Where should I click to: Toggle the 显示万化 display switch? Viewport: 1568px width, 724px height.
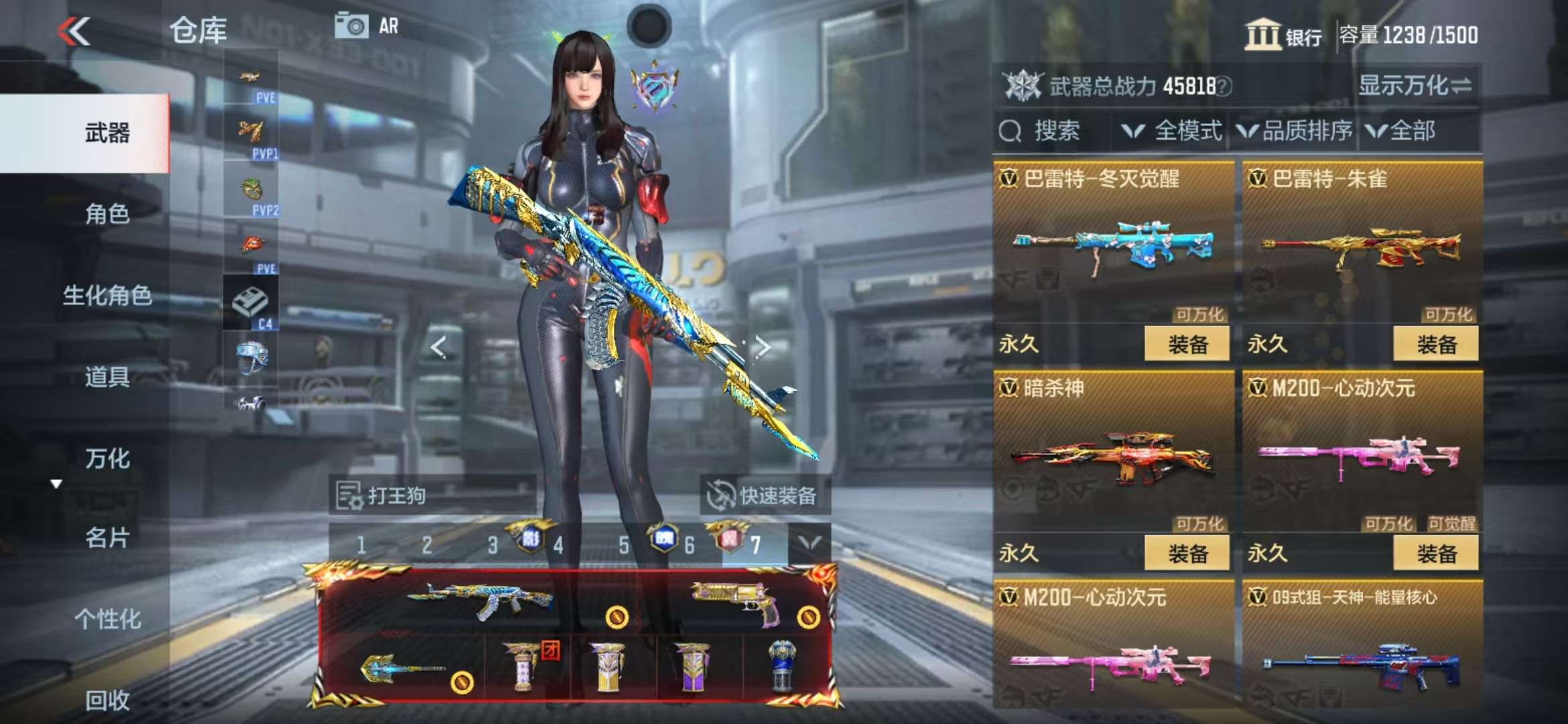point(1415,86)
